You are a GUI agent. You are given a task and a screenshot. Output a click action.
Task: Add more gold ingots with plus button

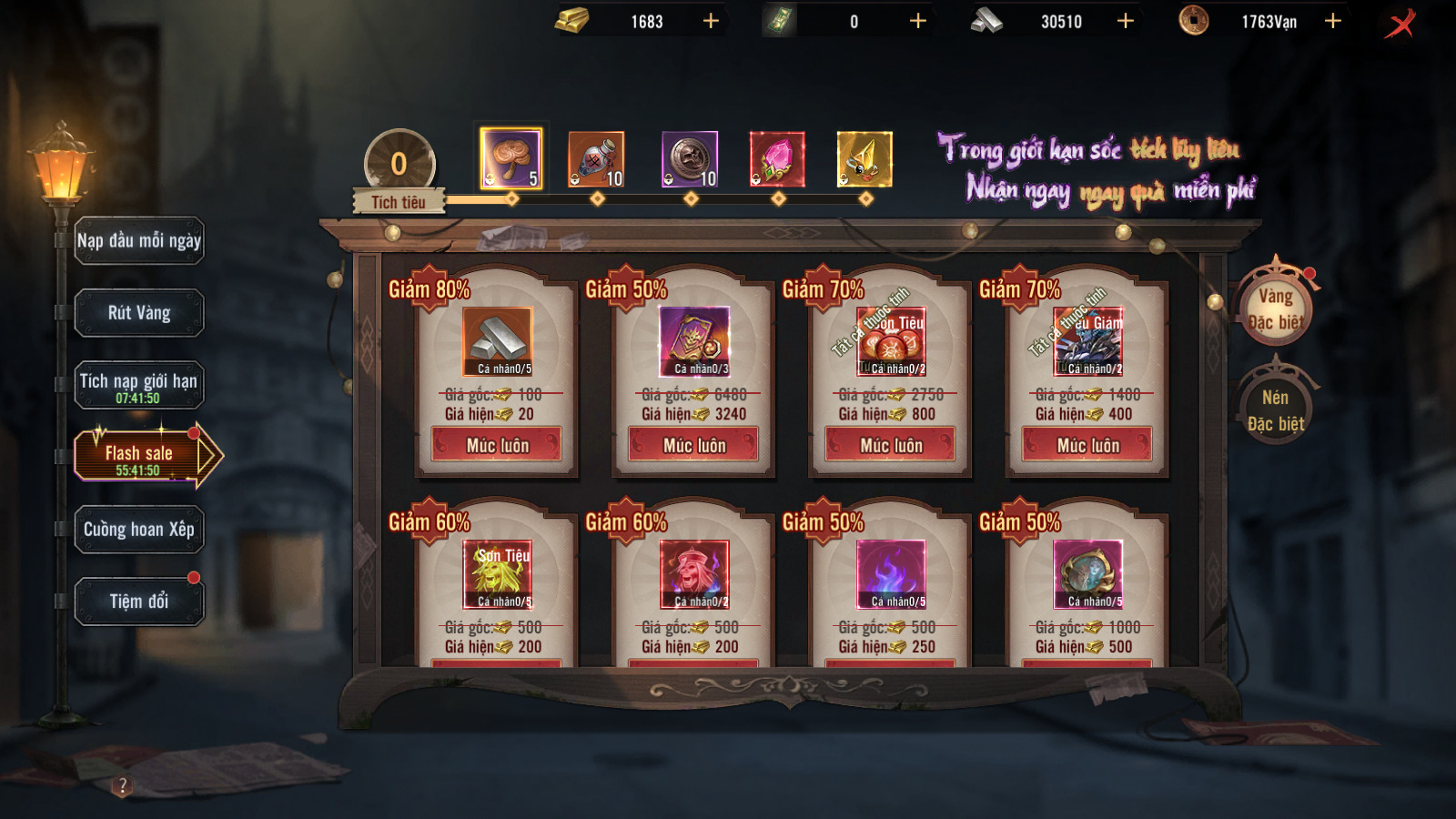pos(711,21)
